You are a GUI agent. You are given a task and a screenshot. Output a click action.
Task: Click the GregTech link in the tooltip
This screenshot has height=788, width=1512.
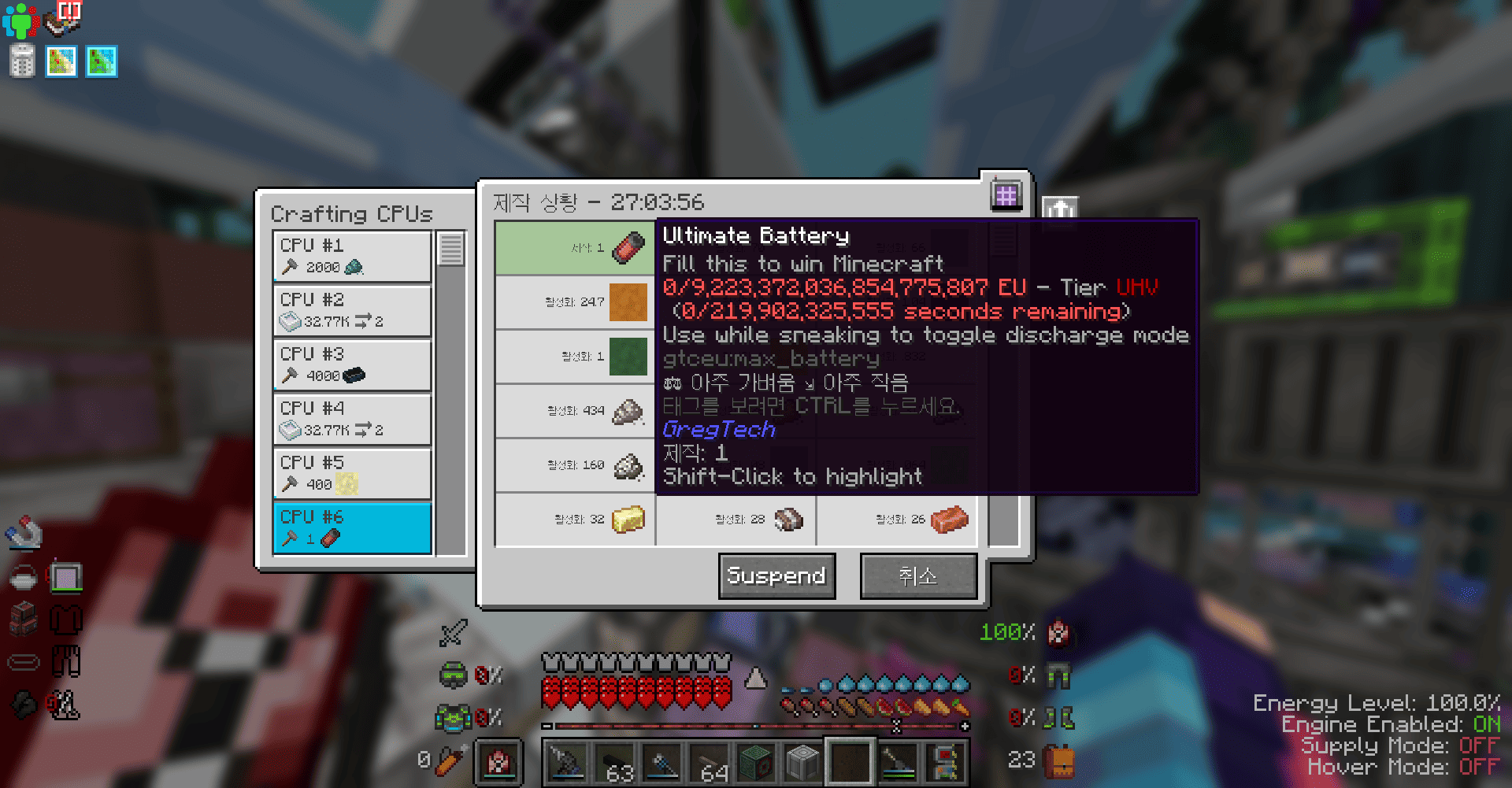click(718, 429)
